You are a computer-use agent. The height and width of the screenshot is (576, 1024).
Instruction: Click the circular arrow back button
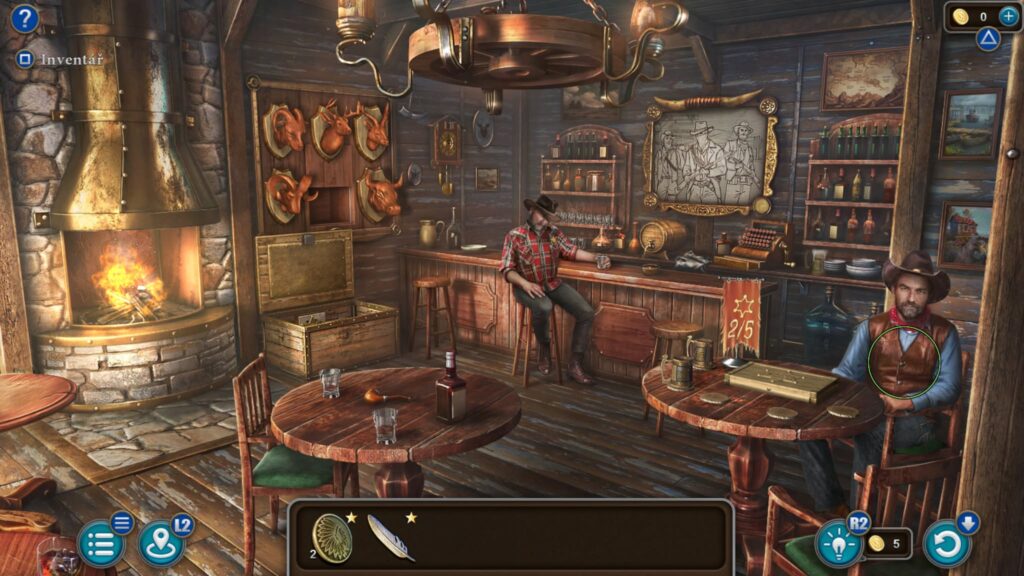point(946,544)
